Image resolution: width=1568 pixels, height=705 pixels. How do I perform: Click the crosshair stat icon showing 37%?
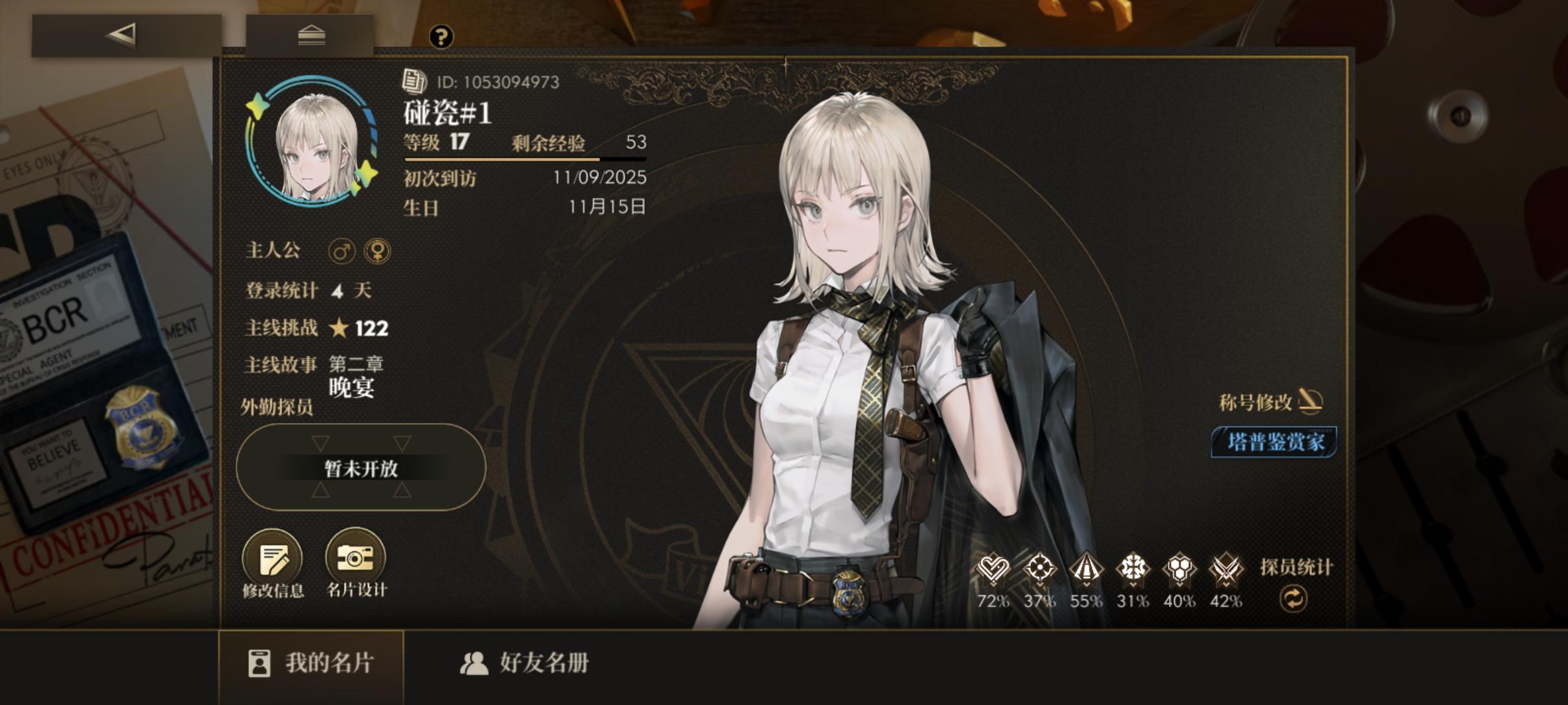point(1039,569)
